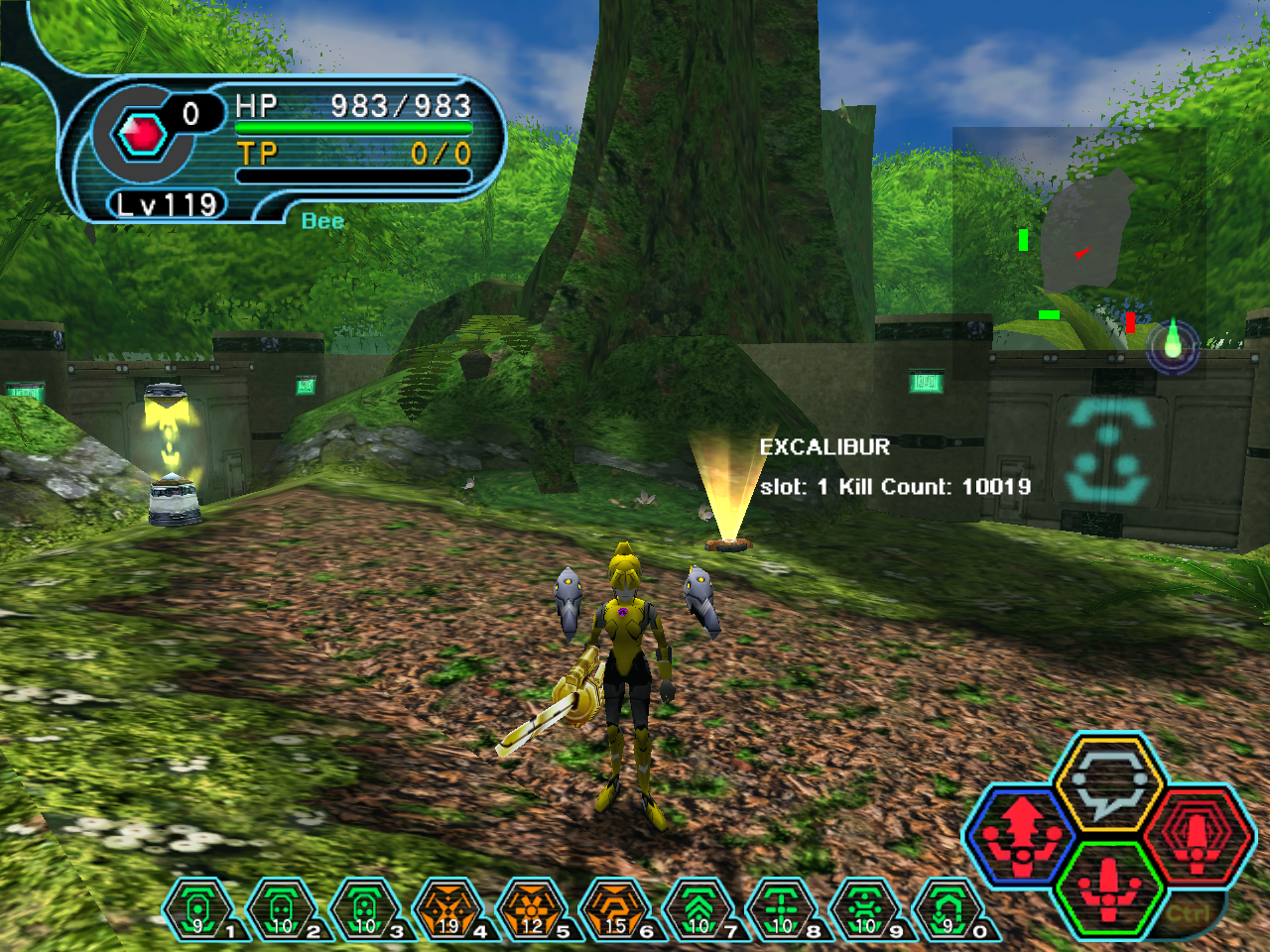Activate the blue-bordered heavy attack action
The height and width of the screenshot is (952, 1270).
pyautogui.click(x=1022, y=835)
